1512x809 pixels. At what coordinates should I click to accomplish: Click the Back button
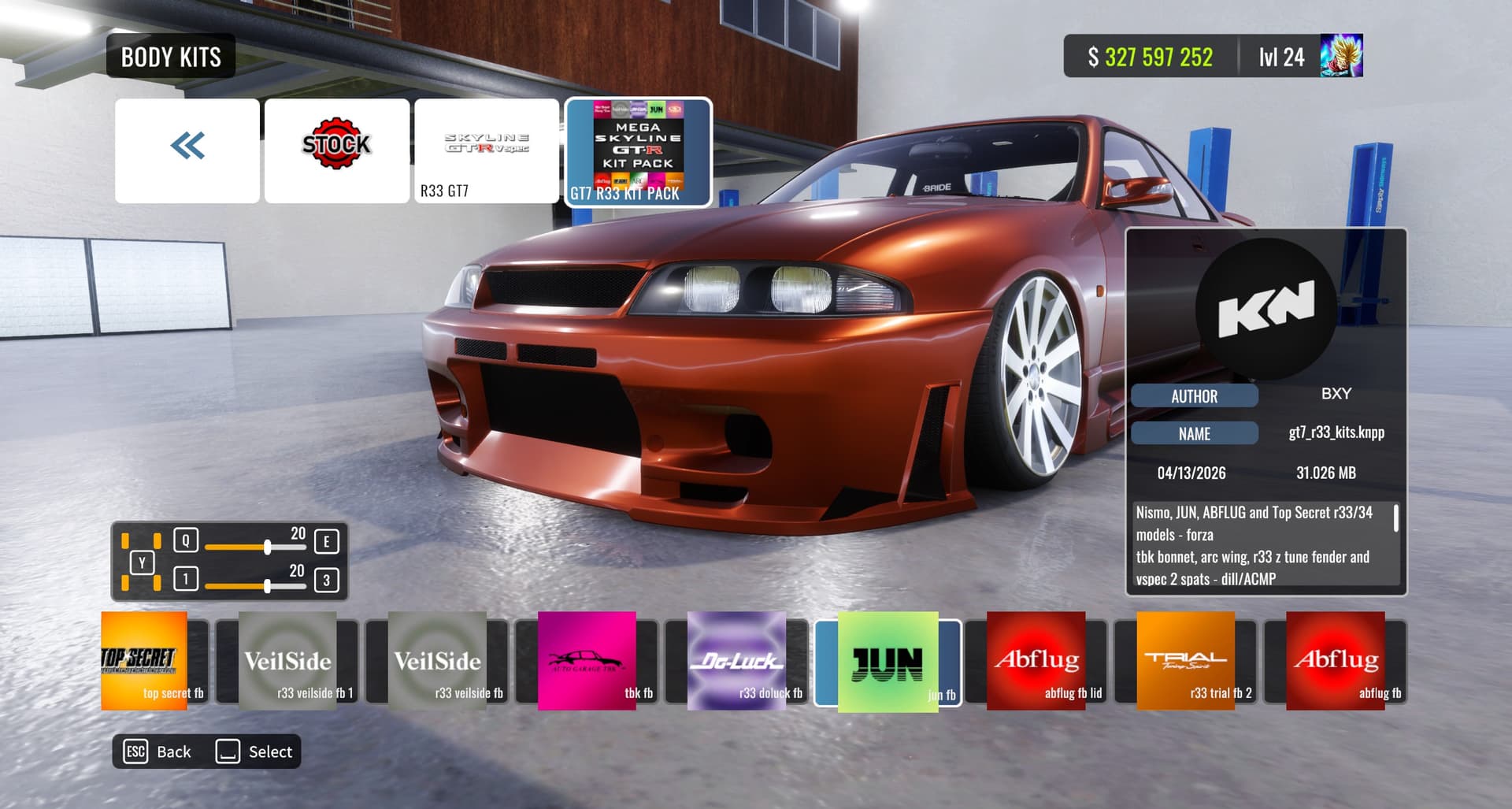pyautogui.click(x=158, y=751)
